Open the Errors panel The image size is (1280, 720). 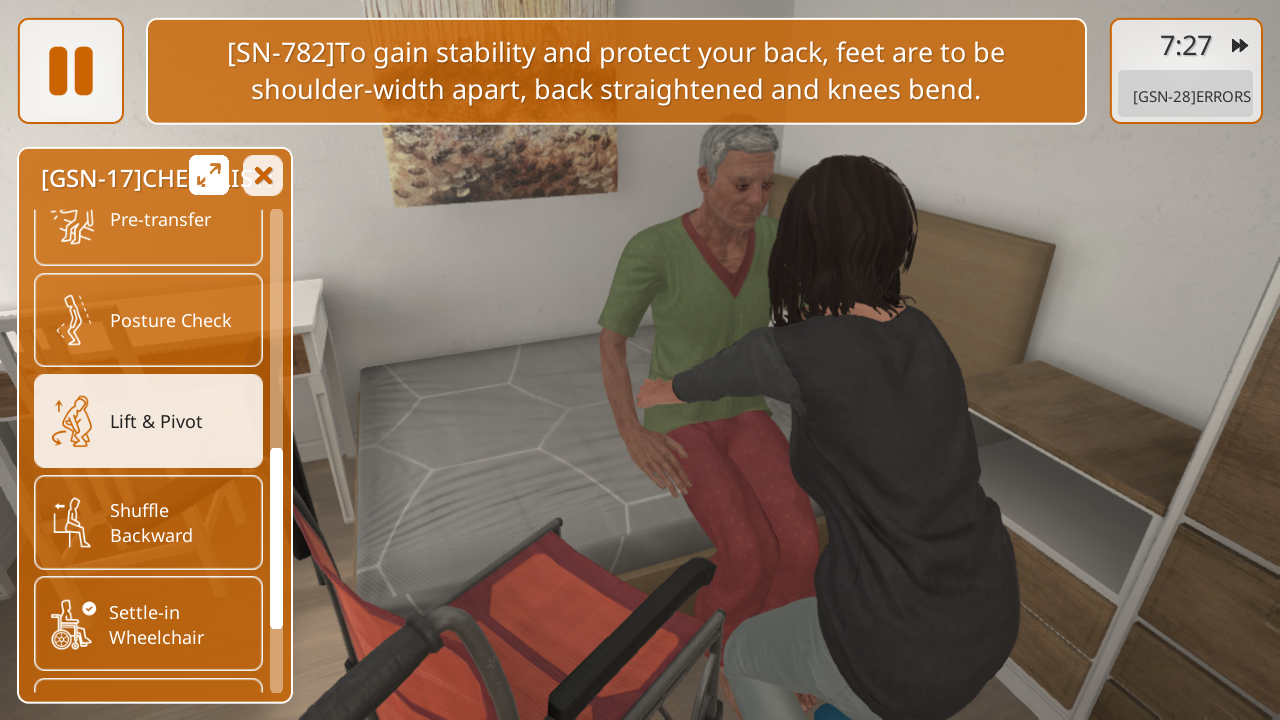(1185, 96)
